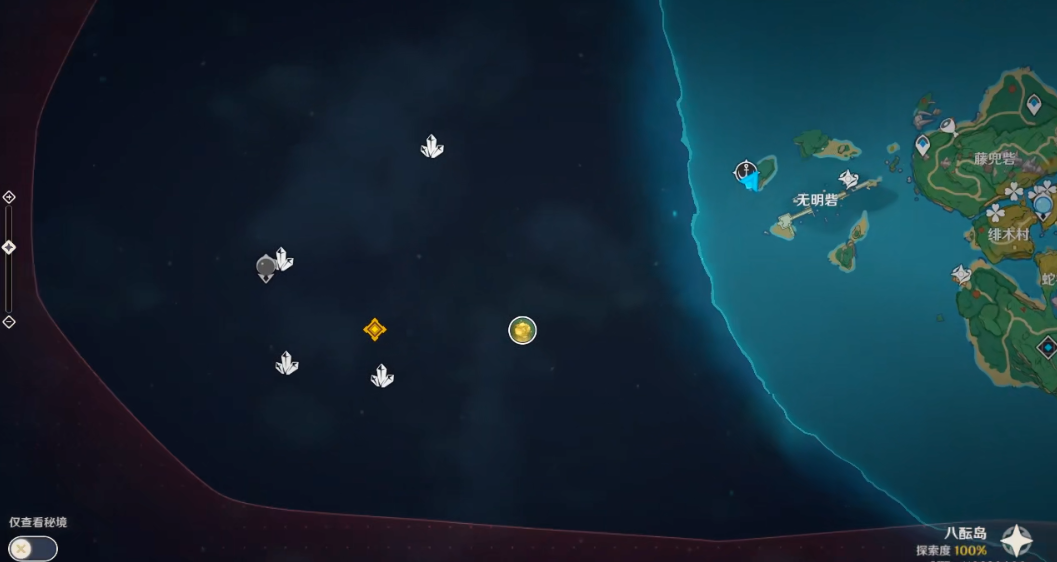
Task: Toggle the 仅查看秘境 domains-only switch
Action: click(32, 548)
